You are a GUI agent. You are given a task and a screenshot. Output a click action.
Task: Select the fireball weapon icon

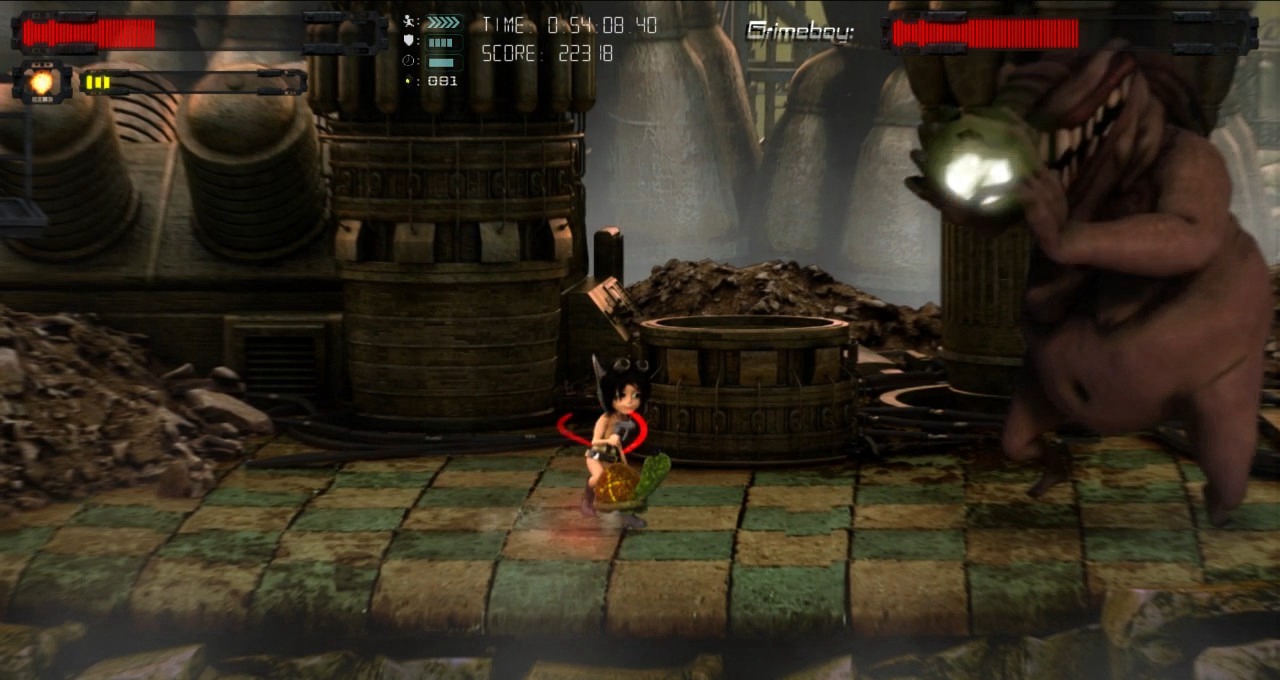(41, 82)
